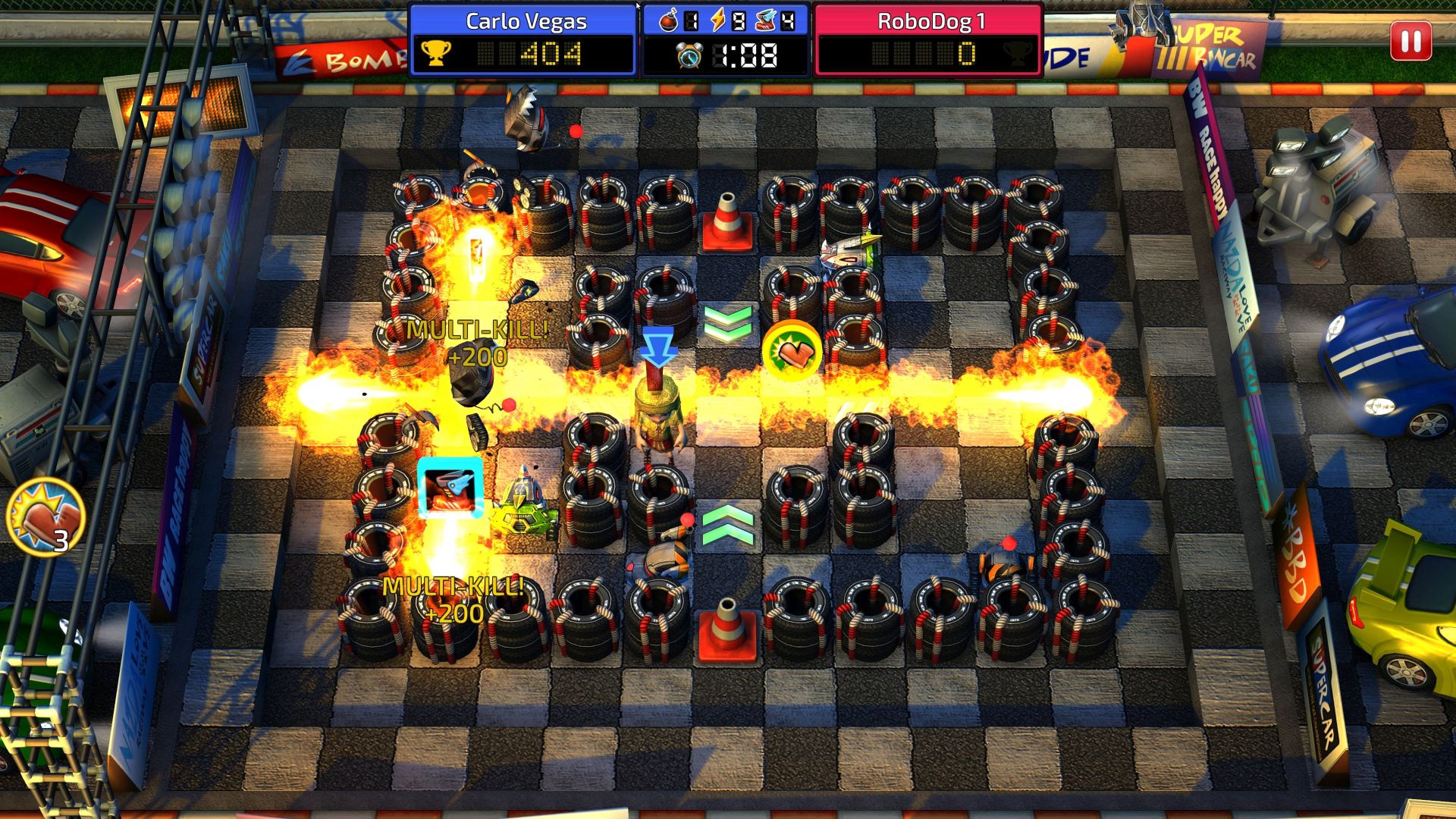Click the bomb count icon
Image resolution: width=1456 pixels, height=819 pixels.
pyautogui.click(x=669, y=20)
